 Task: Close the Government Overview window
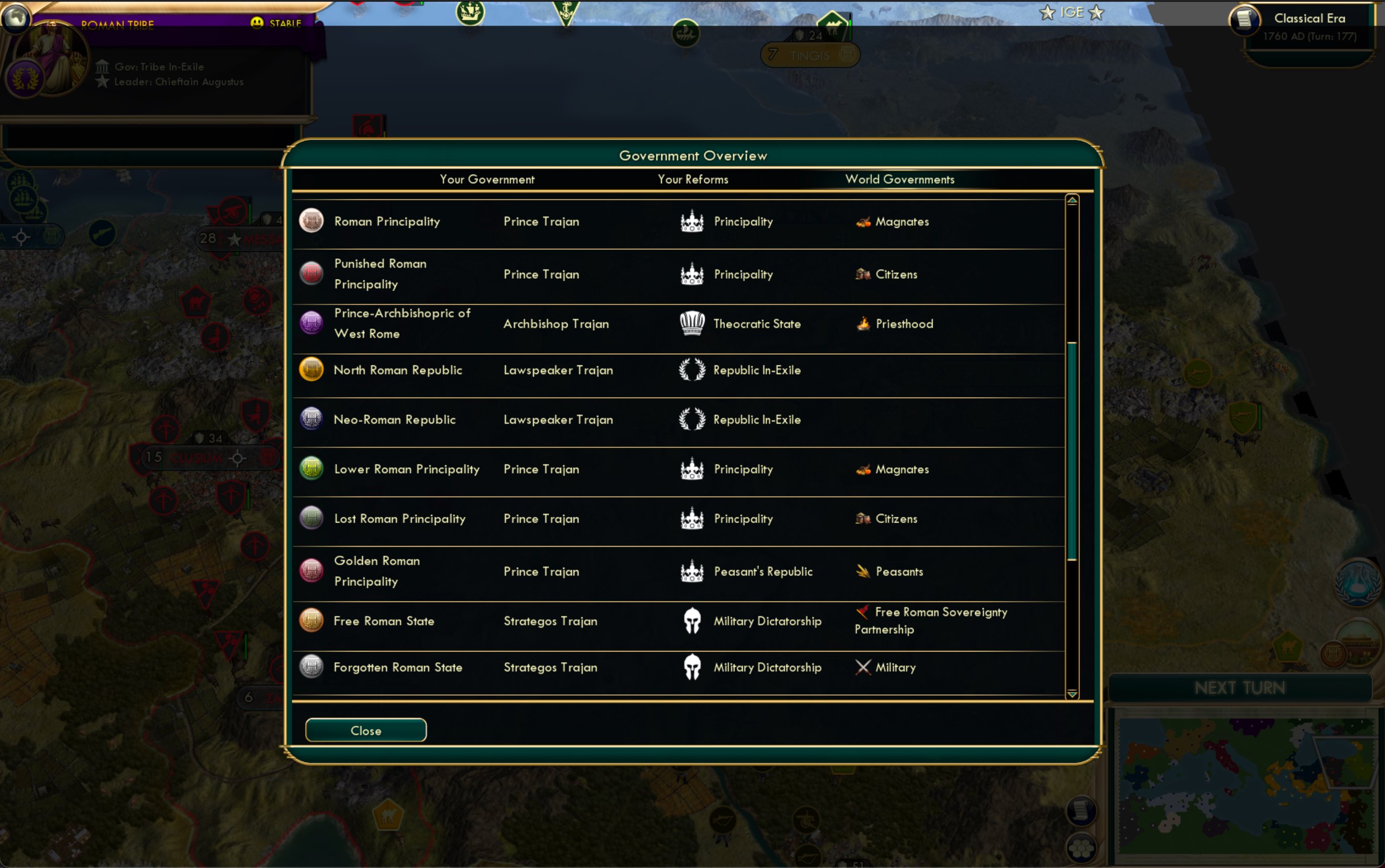click(x=365, y=730)
